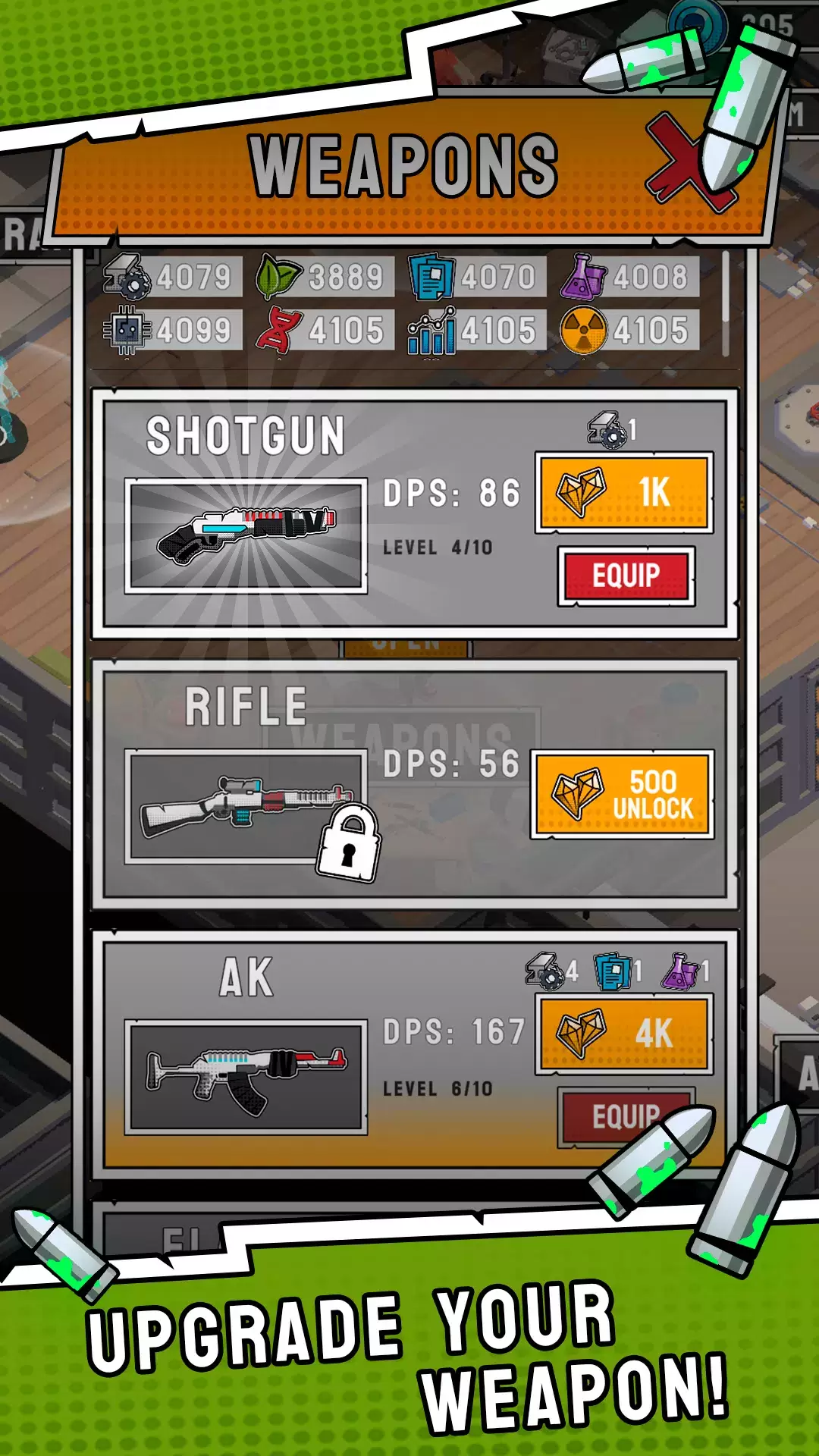Image resolution: width=819 pixels, height=1456 pixels.
Task: Upgrade the AK for 4K gems
Action: pos(624,1034)
